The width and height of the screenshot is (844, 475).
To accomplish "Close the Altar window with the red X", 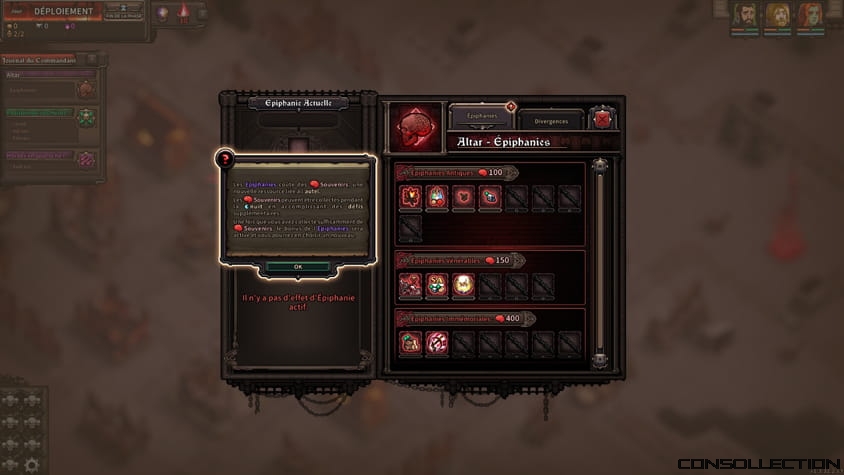I will pyautogui.click(x=603, y=119).
